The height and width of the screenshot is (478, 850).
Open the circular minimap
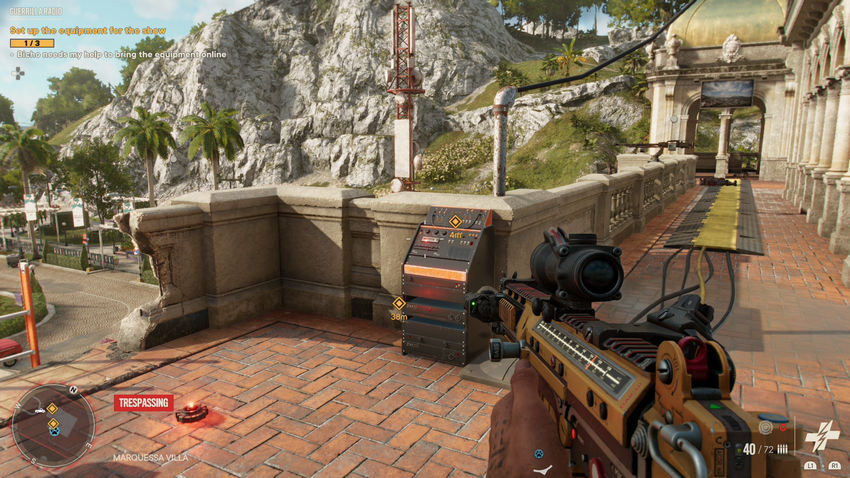pos(53,426)
